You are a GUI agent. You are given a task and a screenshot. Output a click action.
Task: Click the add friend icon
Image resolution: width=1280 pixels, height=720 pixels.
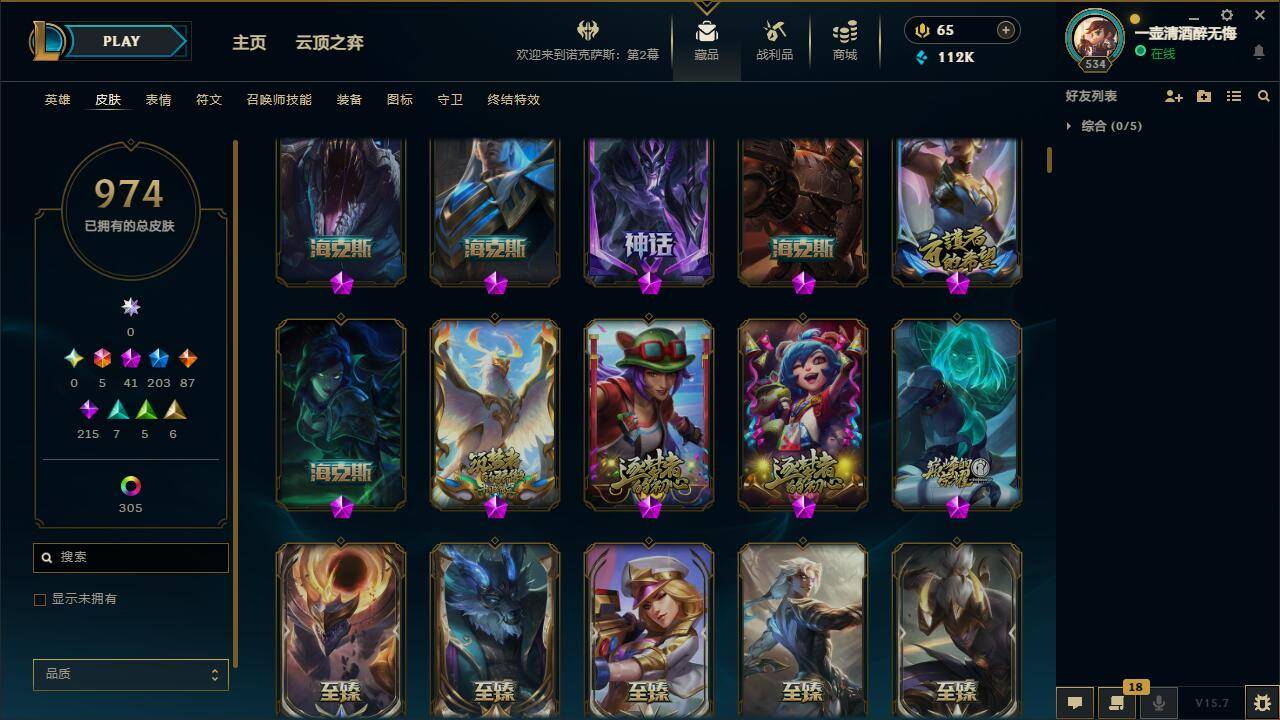pyautogui.click(x=1171, y=95)
